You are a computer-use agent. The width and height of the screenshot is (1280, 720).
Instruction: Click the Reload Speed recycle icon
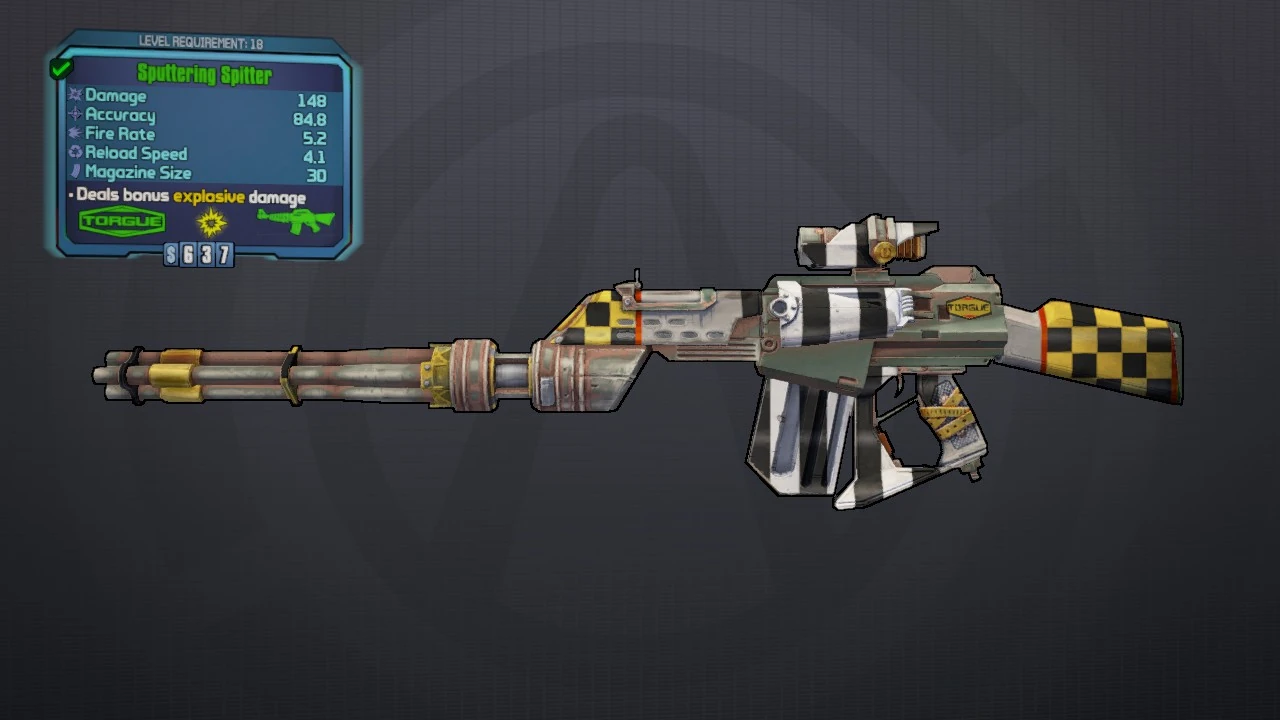point(75,153)
